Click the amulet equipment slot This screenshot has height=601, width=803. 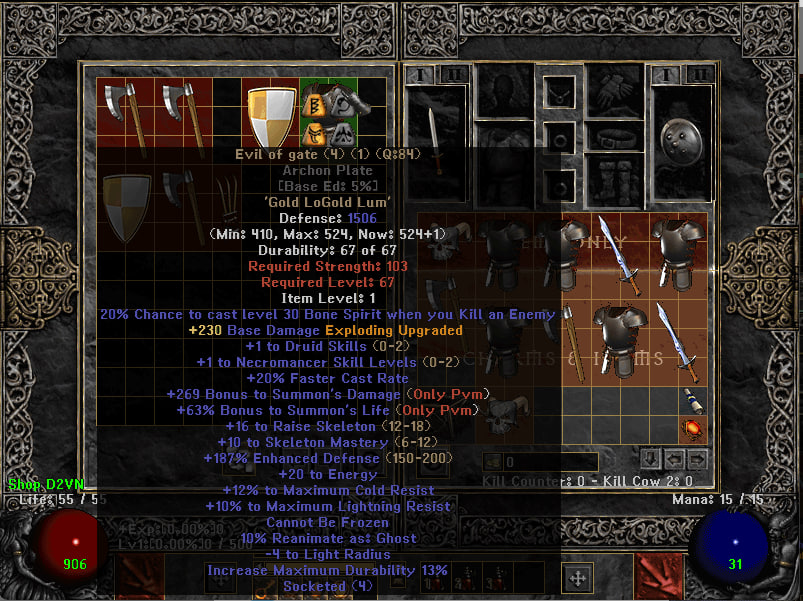(x=558, y=93)
